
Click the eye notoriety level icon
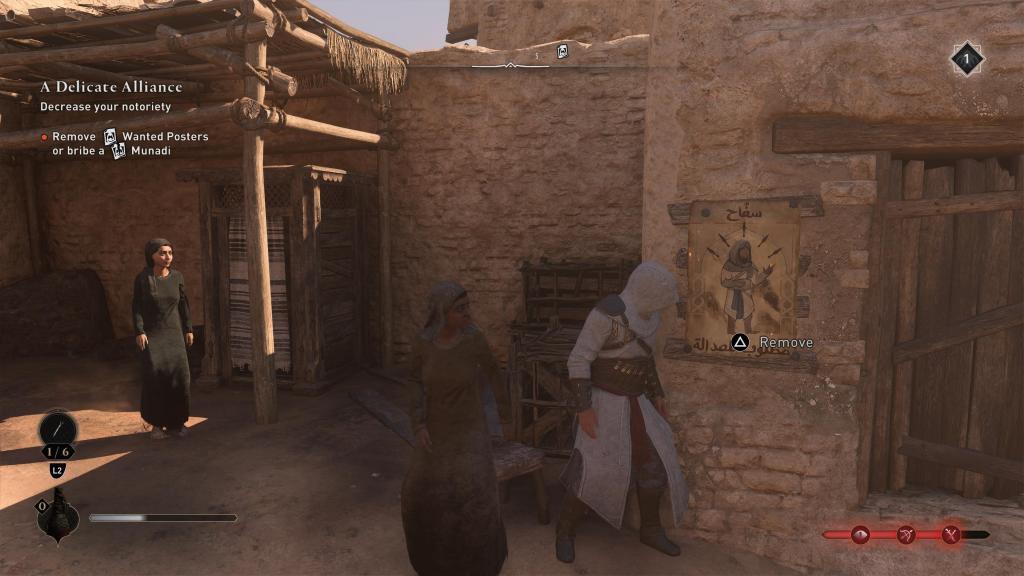click(x=860, y=535)
